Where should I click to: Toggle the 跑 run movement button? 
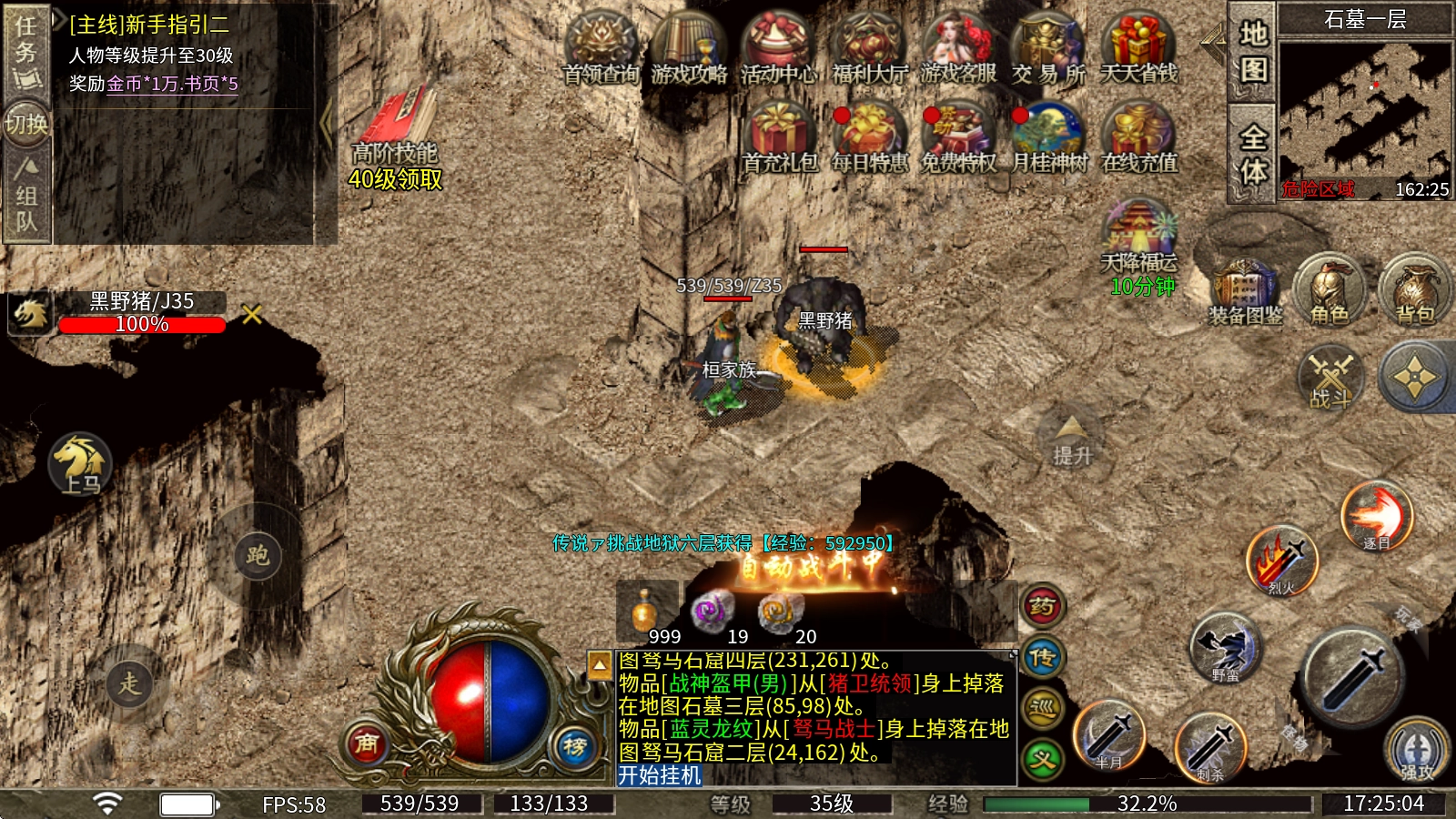tap(258, 555)
